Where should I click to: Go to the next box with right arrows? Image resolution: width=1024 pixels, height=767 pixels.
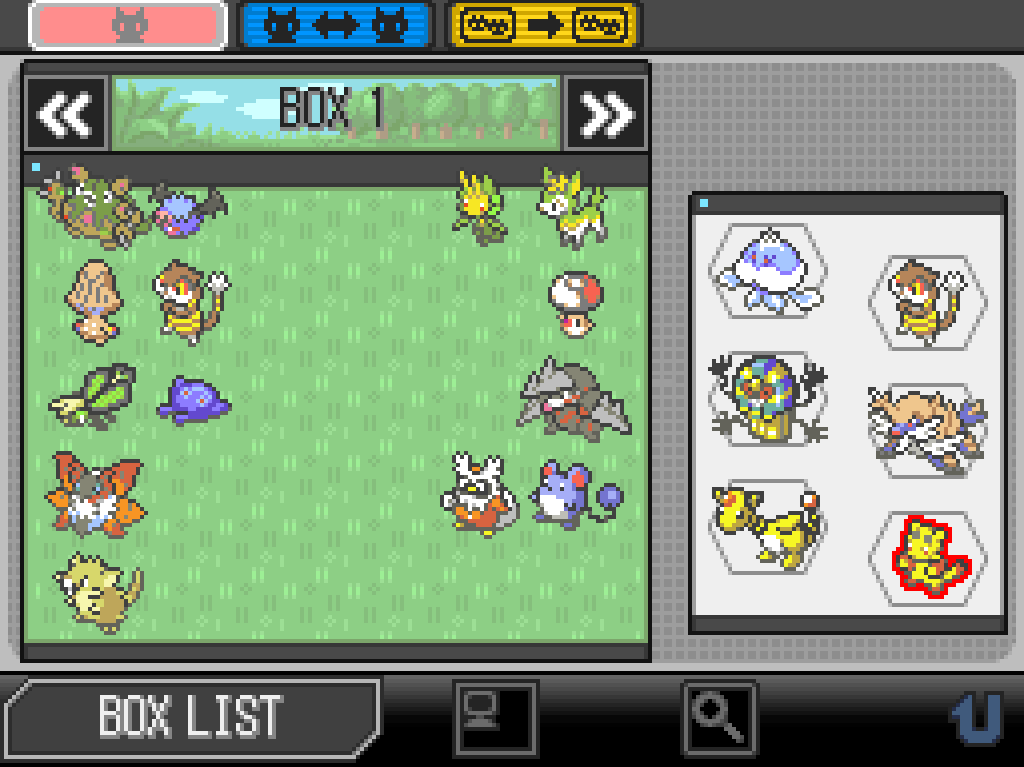click(x=606, y=114)
